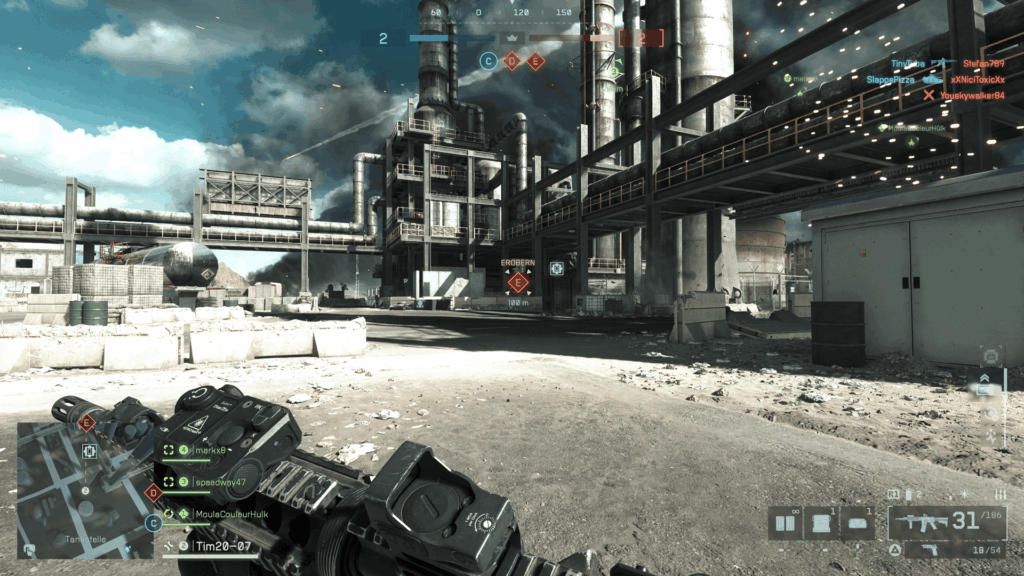Select the supply crate gadget slot

821,523
